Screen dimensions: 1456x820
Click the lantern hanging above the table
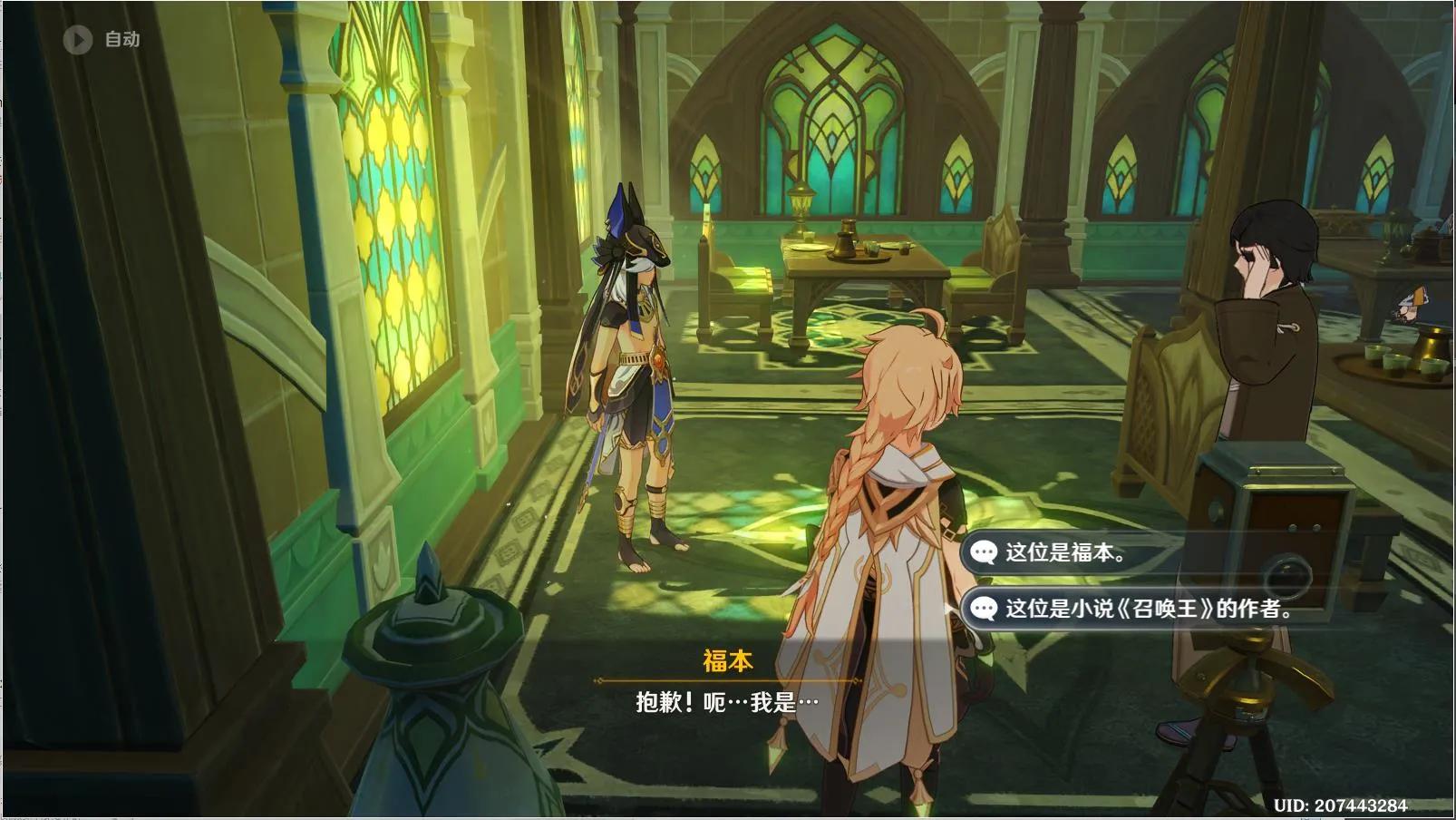[801, 204]
